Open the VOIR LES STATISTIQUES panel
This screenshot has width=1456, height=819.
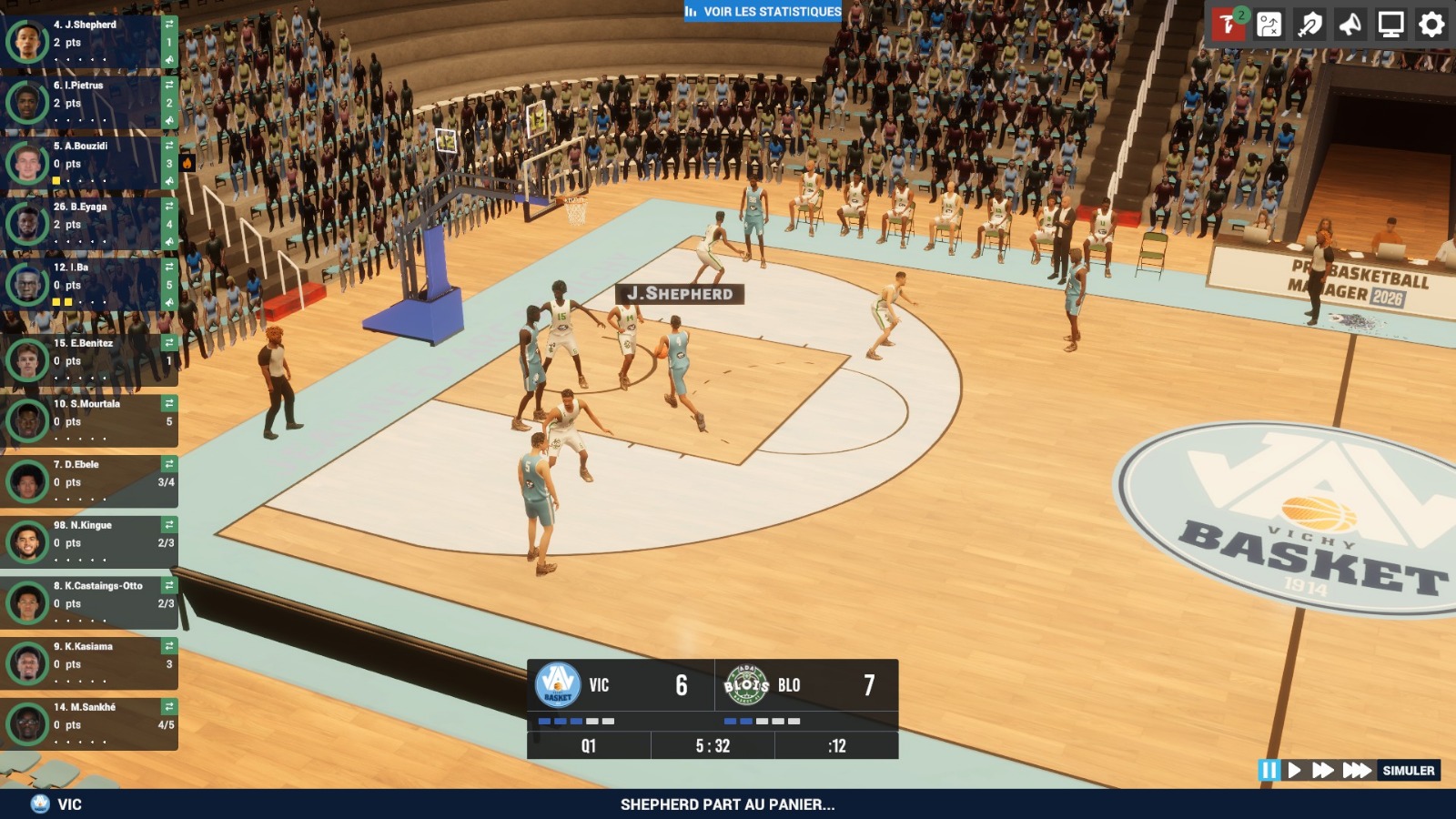(763, 12)
